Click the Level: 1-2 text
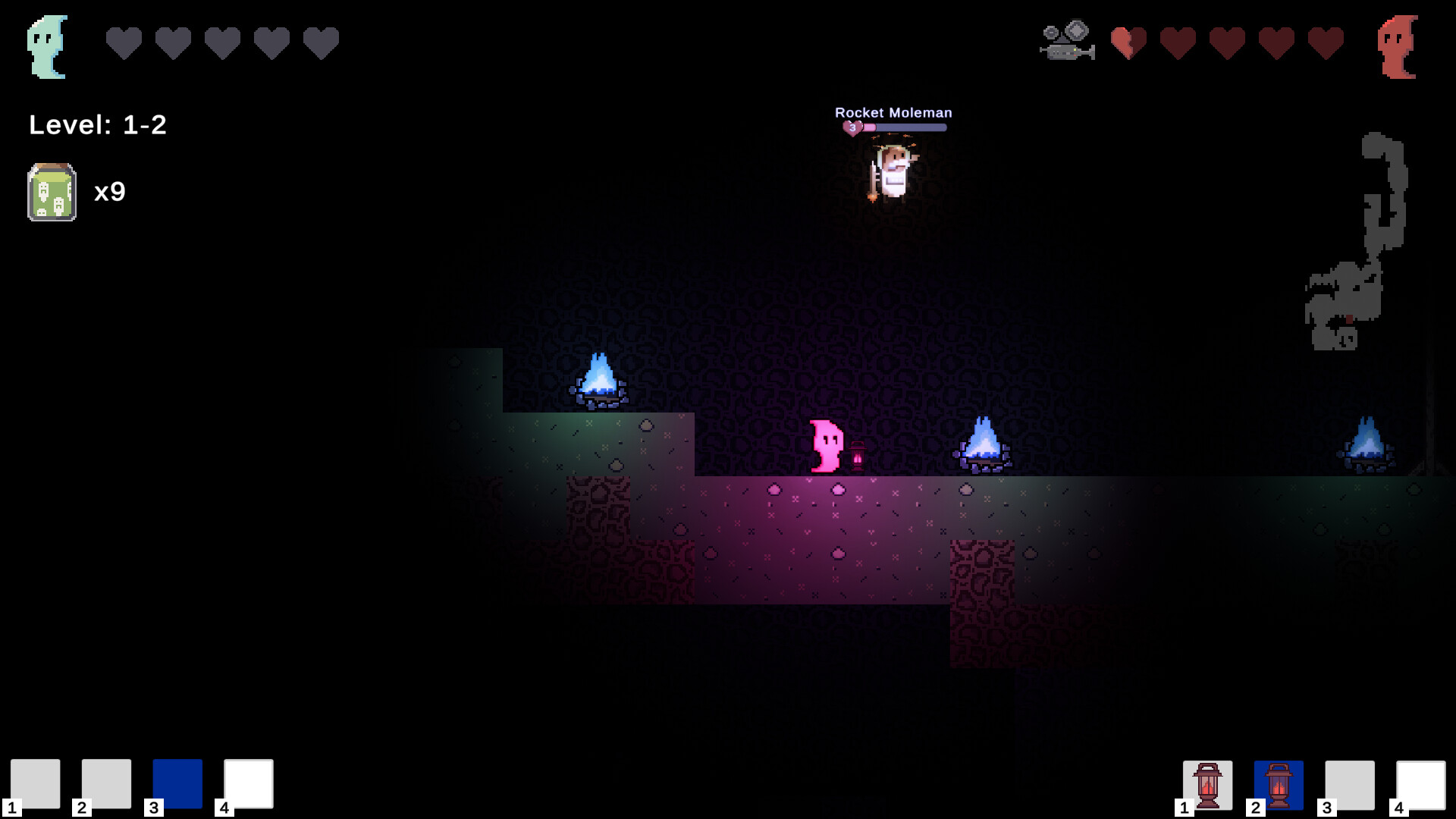The height and width of the screenshot is (819, 1456). (96, 125)
